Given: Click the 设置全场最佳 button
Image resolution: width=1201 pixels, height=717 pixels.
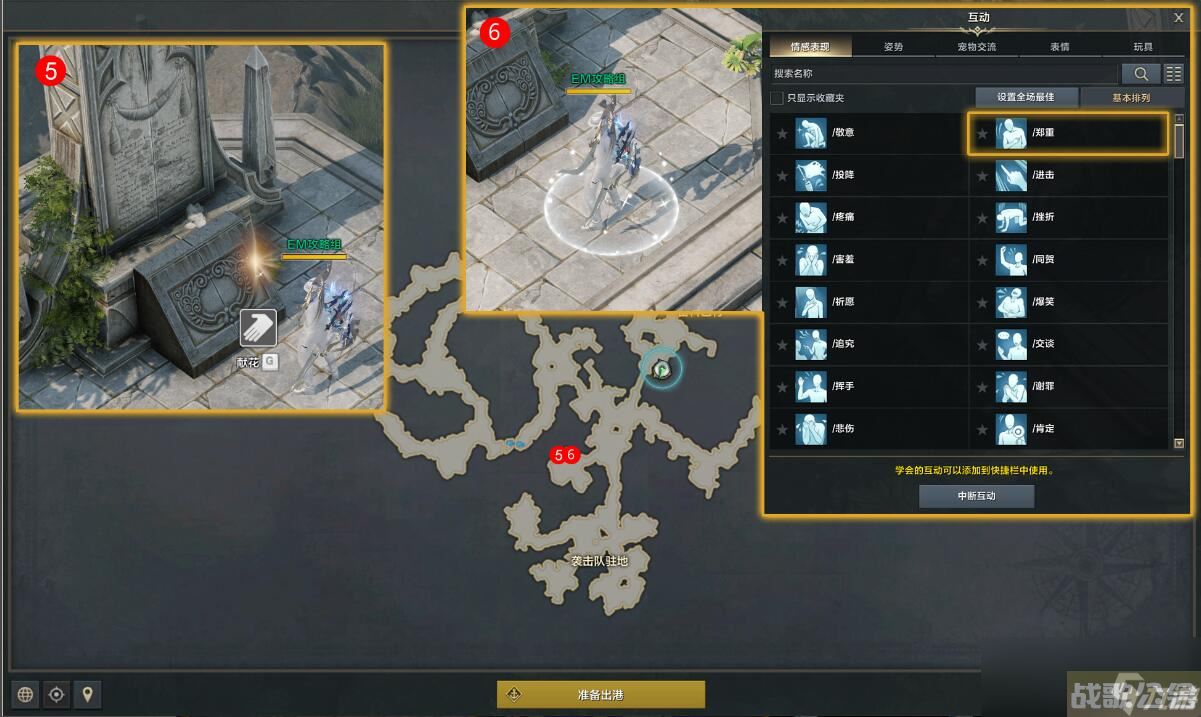Looking at the screenshot, I should pos(1025,97).
